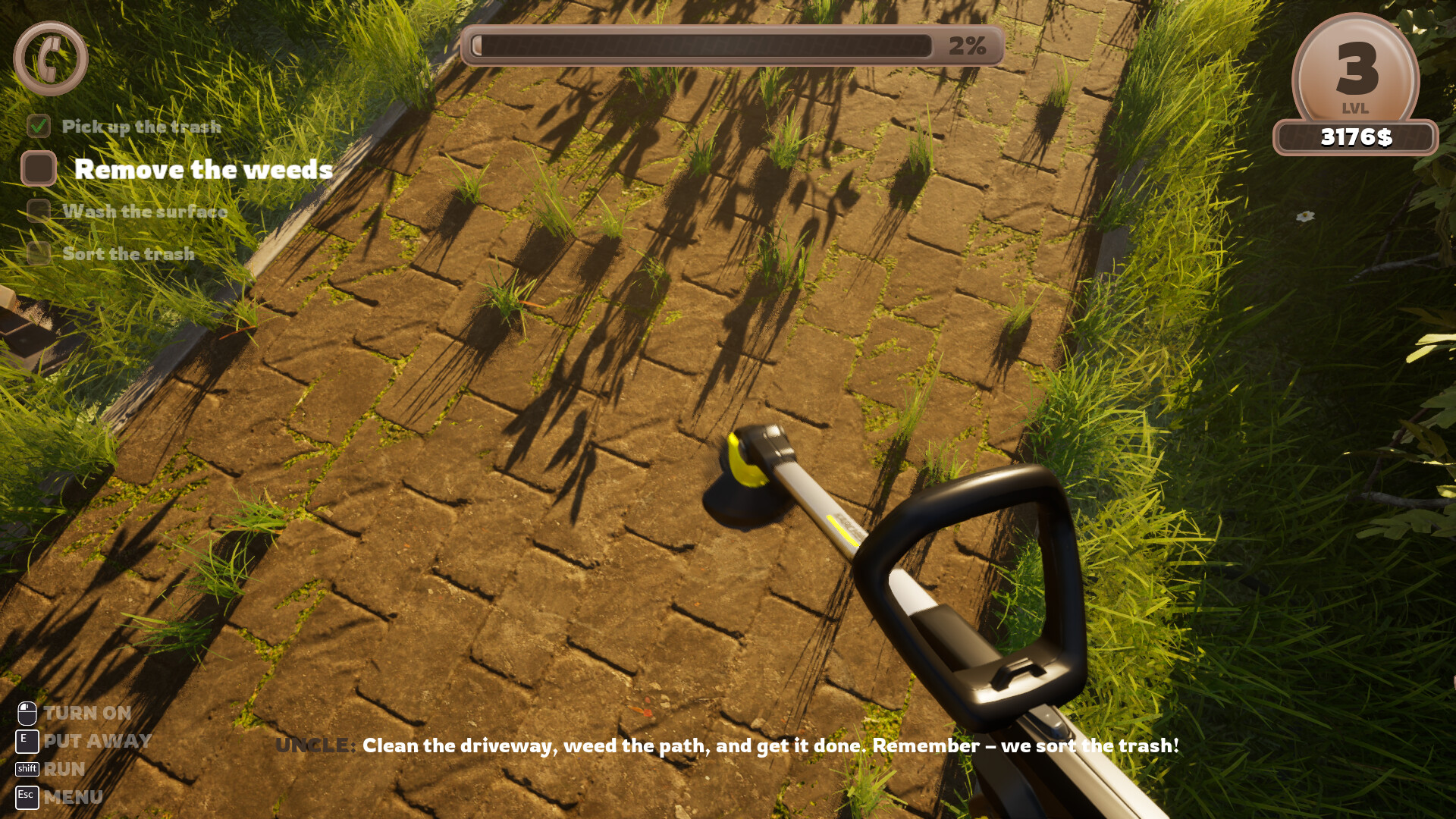The image size is (1456, 819).
Task: Click the shift key icon beside RUN
Action: (27, 769)
